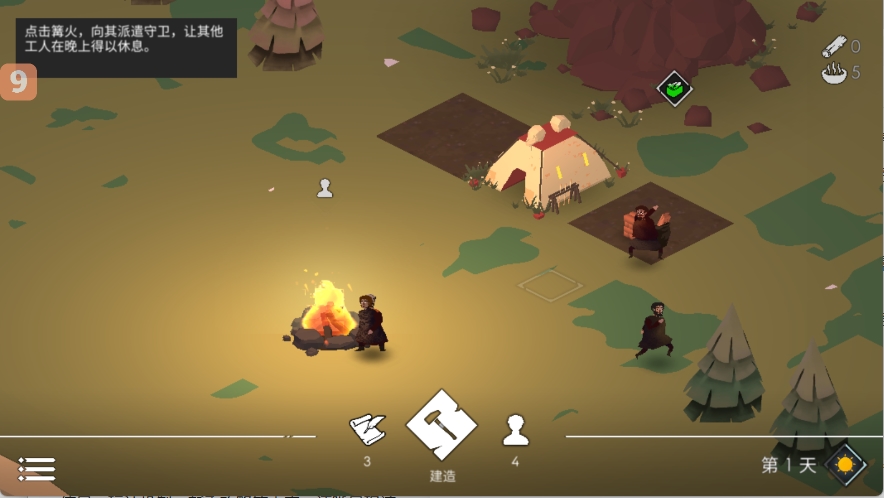Image resolution: width=884 pixels, height=498 pixels.
Task: Click the sun day-cycle icon
Action: (845, 464)
